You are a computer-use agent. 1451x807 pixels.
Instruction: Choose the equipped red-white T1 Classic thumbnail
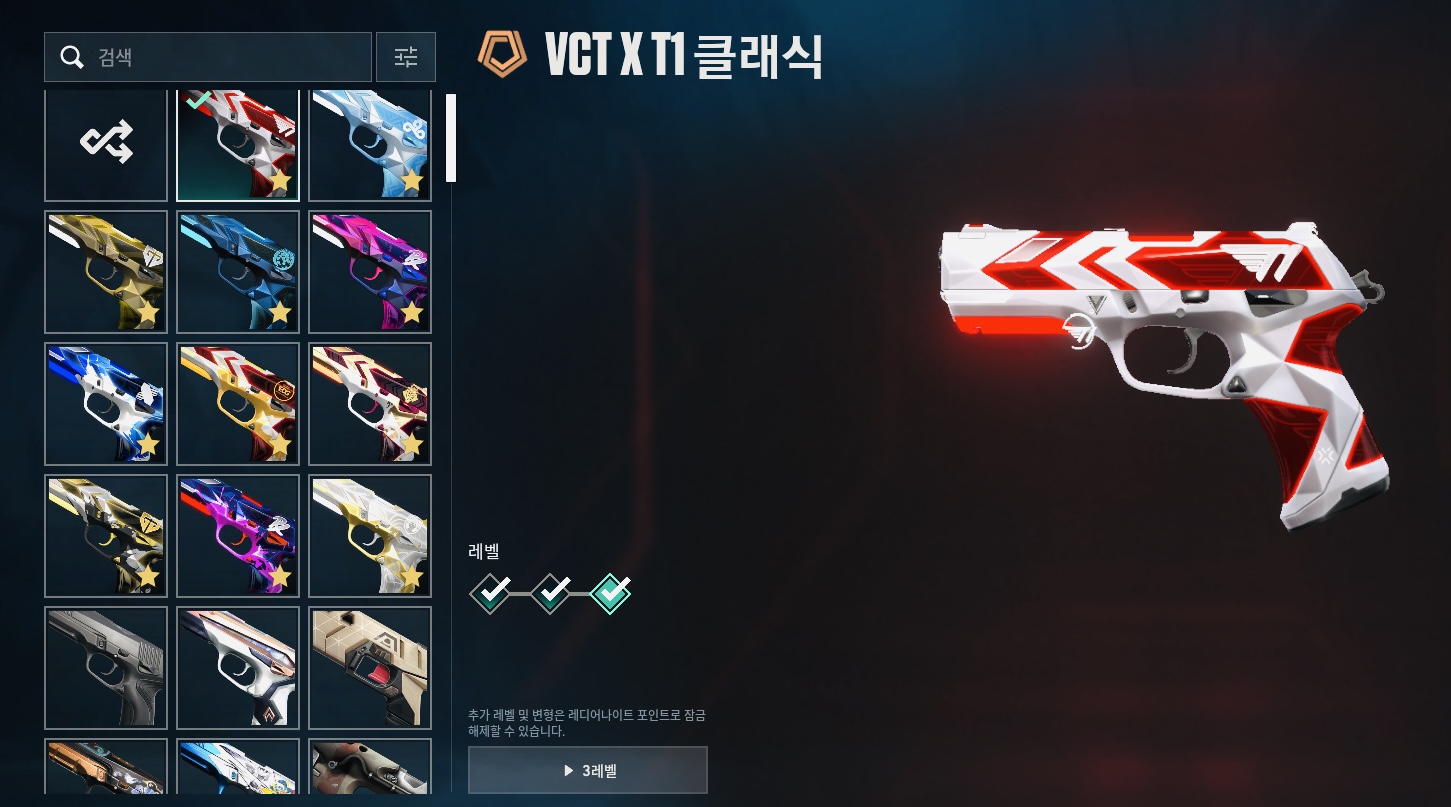[x=238, y=145]
